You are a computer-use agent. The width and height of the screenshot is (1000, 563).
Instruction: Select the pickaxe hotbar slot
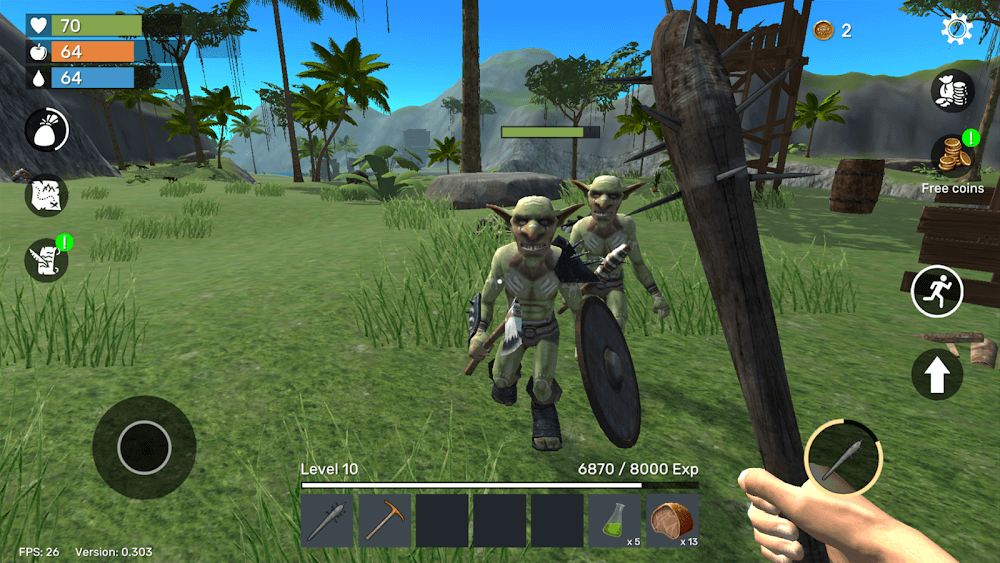click(x=384, y=520)
